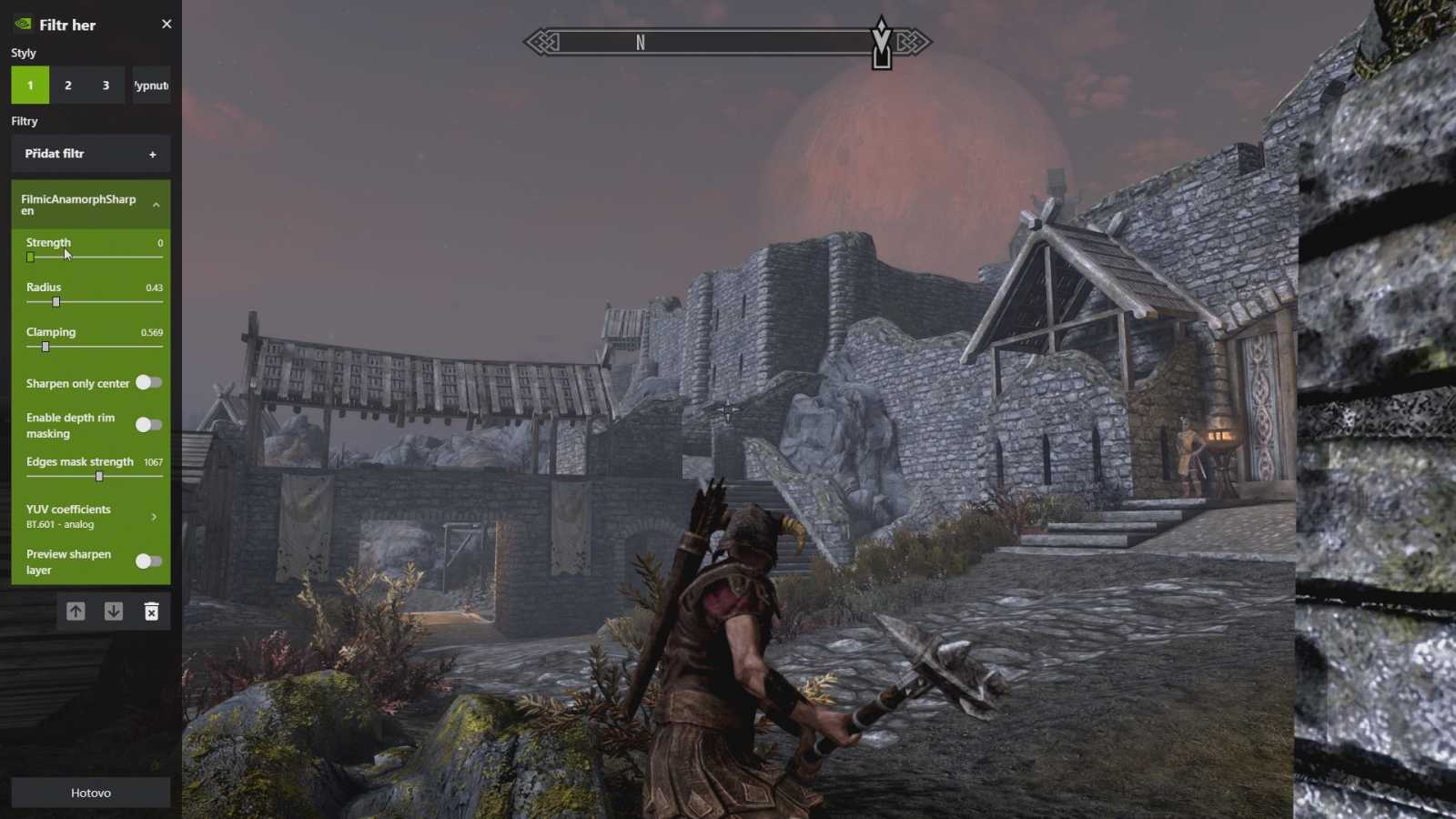The height and width of the screenshot is (819, 1456).
Task: Switch to style preset 2
Action: point(68,86)
